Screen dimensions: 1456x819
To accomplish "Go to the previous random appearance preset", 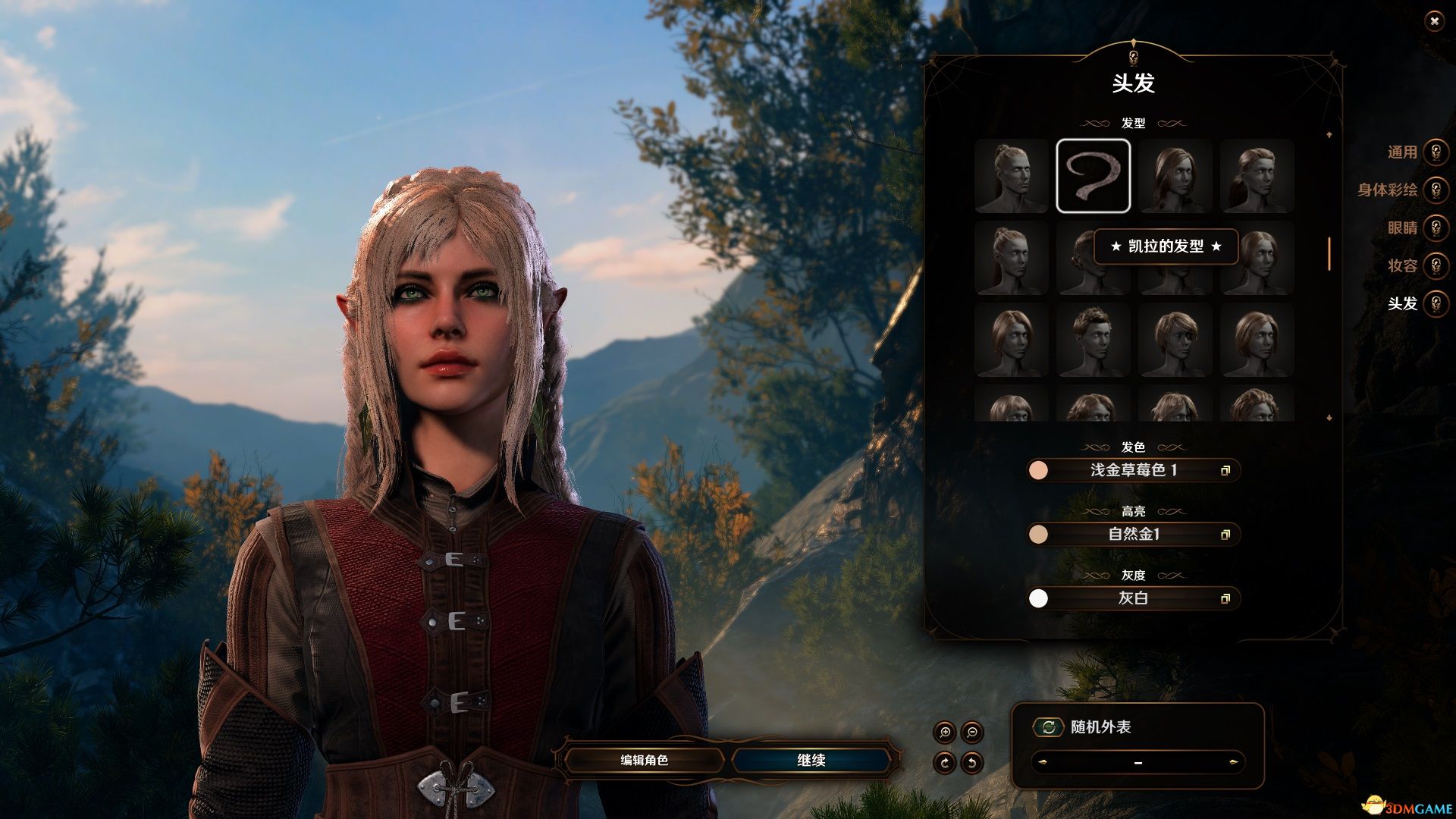I will (1041, 762).
